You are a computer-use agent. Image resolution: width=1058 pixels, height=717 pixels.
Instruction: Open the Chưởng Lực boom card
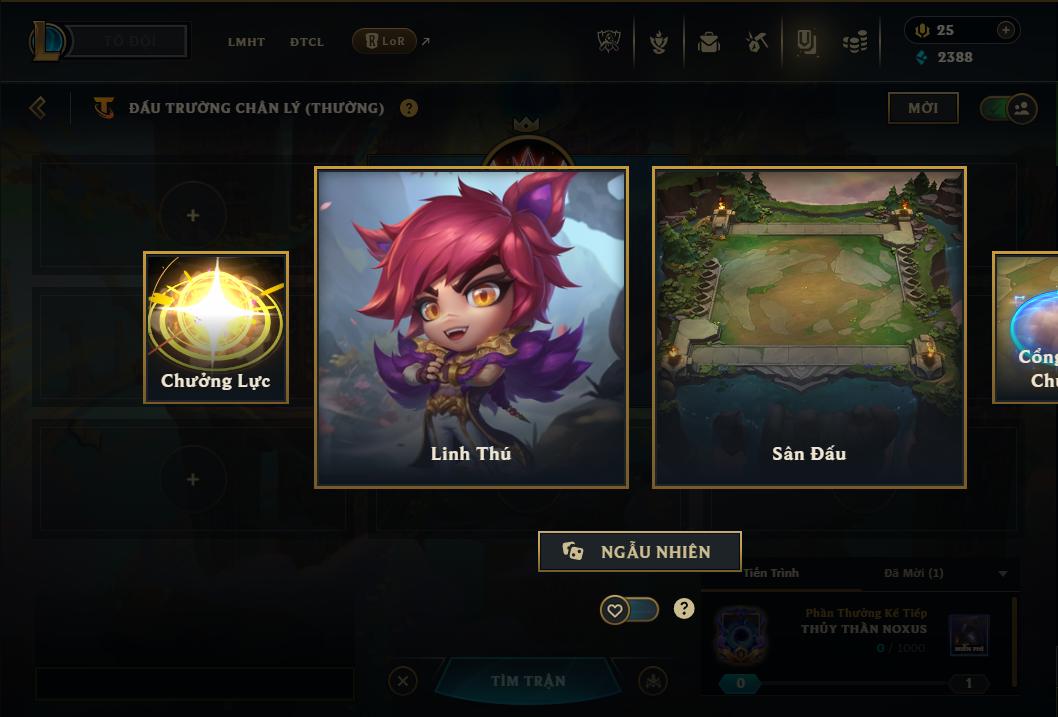tap(216, 327)
